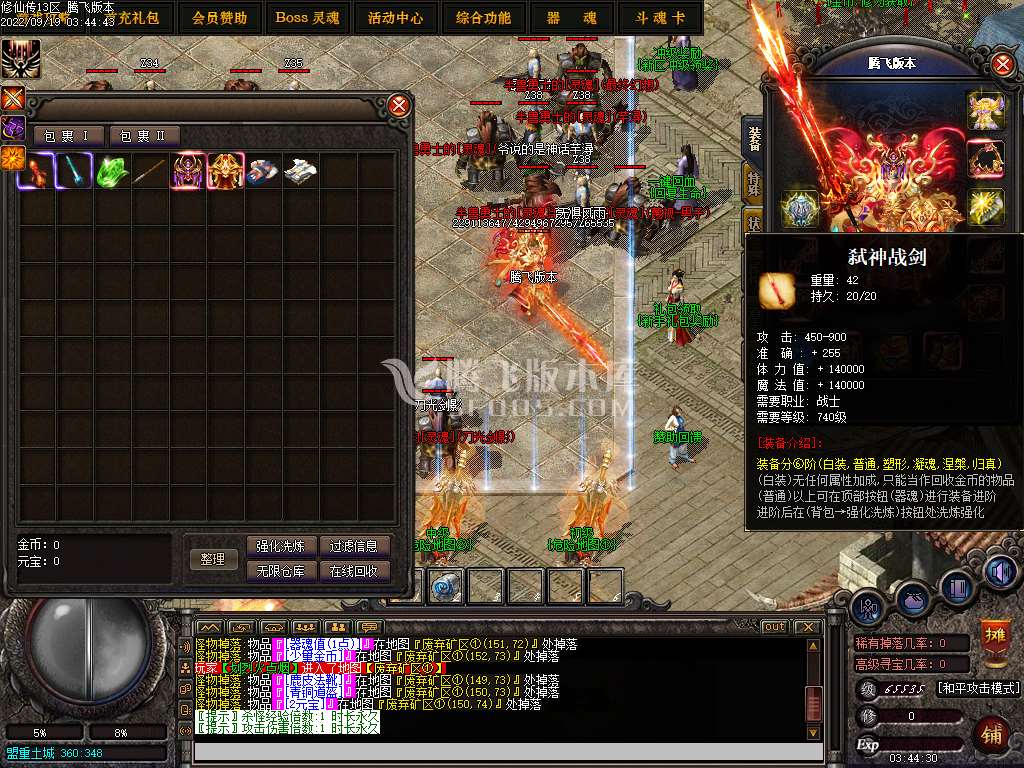Close the inventory bag window
The width and height of the screenshot is (1024, 768).
[399, 105]
